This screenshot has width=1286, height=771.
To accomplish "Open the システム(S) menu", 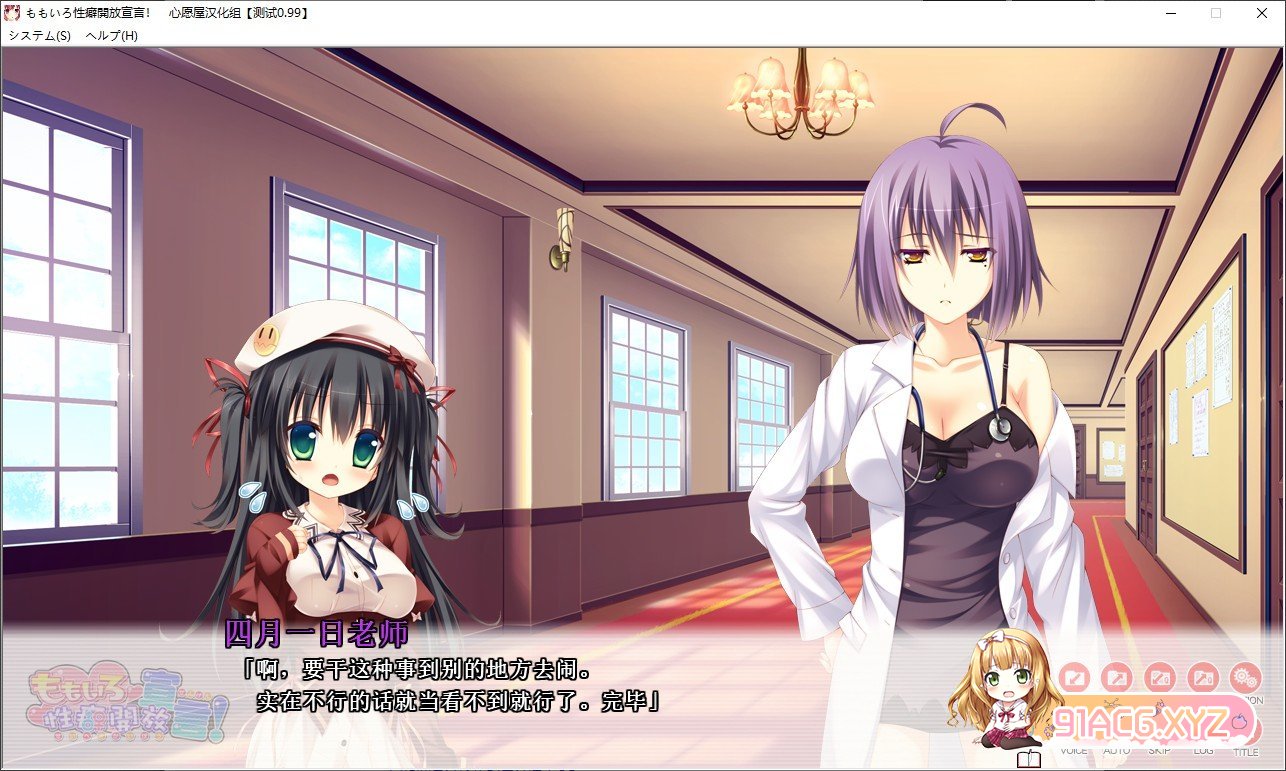I will click(40, 35).
